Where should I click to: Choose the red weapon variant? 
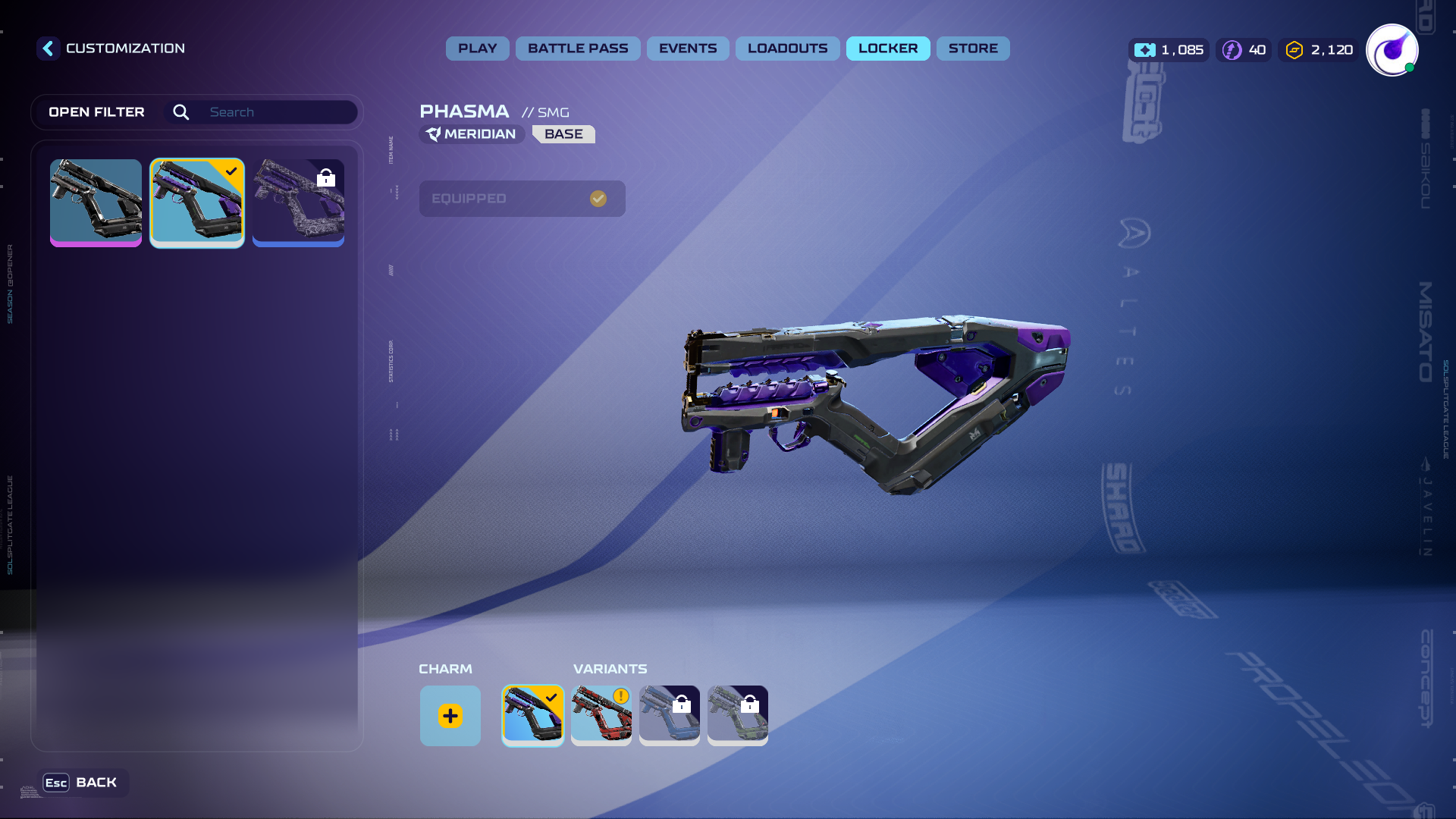(601, 716)
